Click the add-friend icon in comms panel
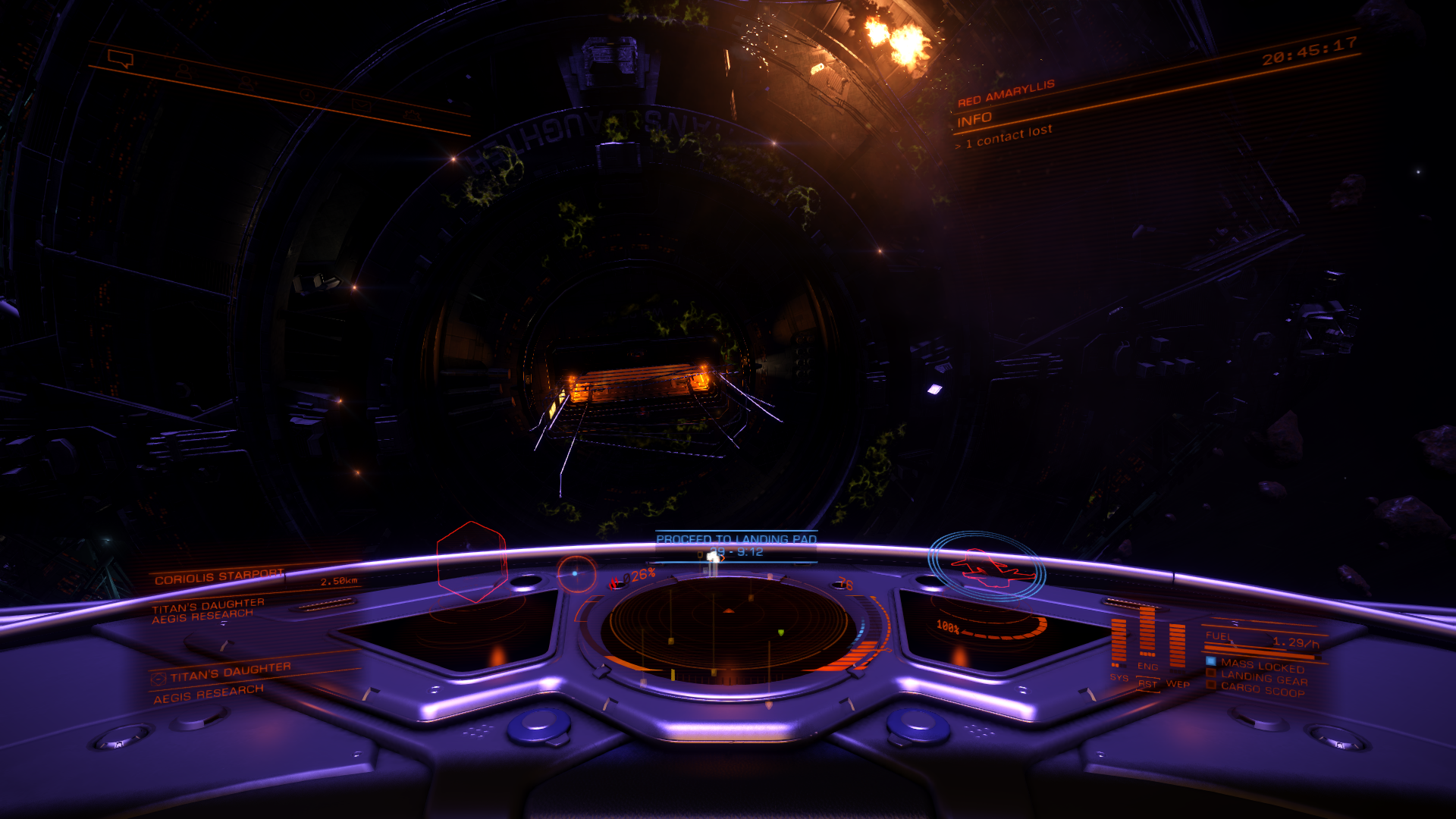The height and width of the screenshot is (819, 1456). coord(247,83)
